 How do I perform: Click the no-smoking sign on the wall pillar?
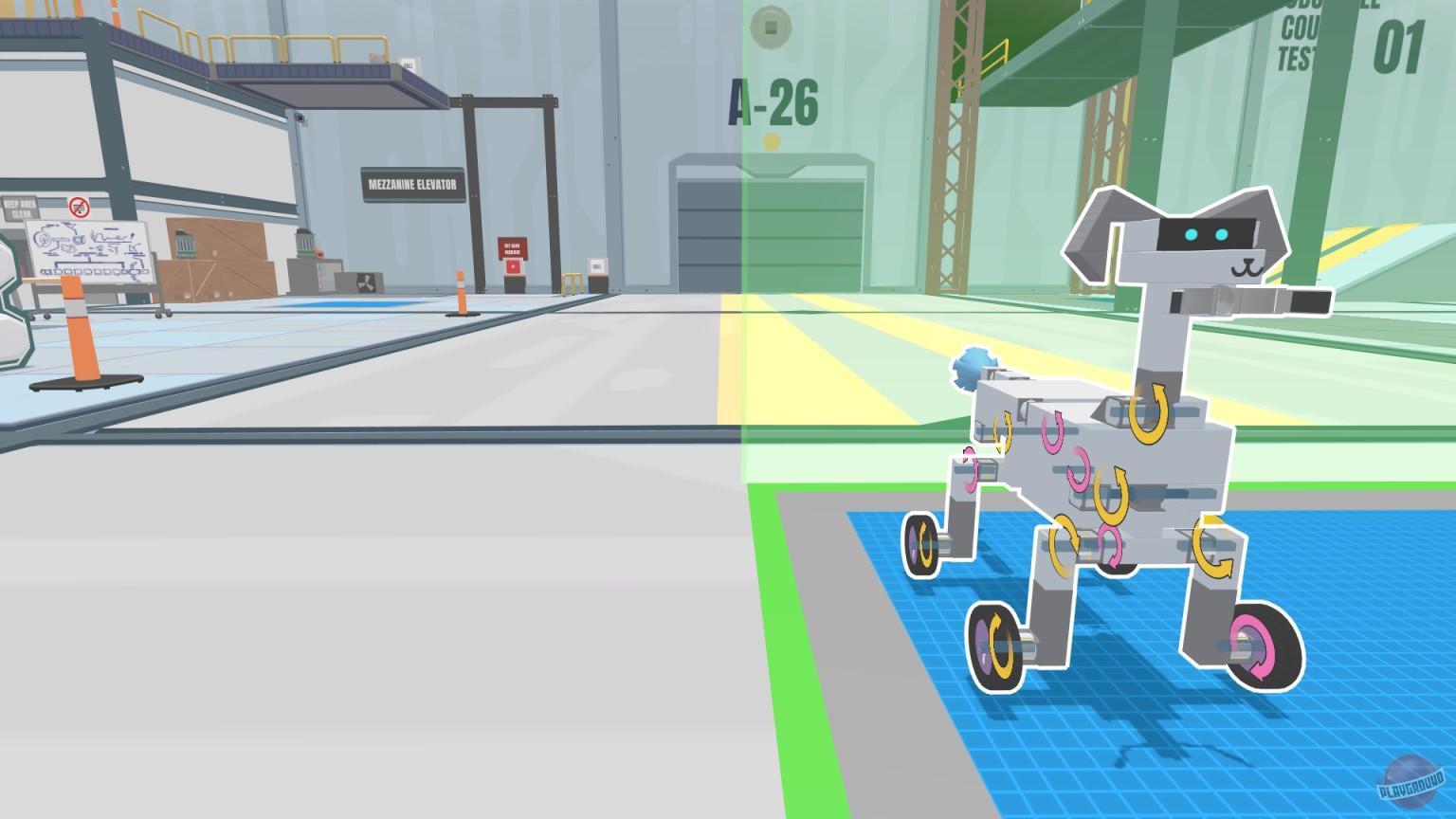80,207
